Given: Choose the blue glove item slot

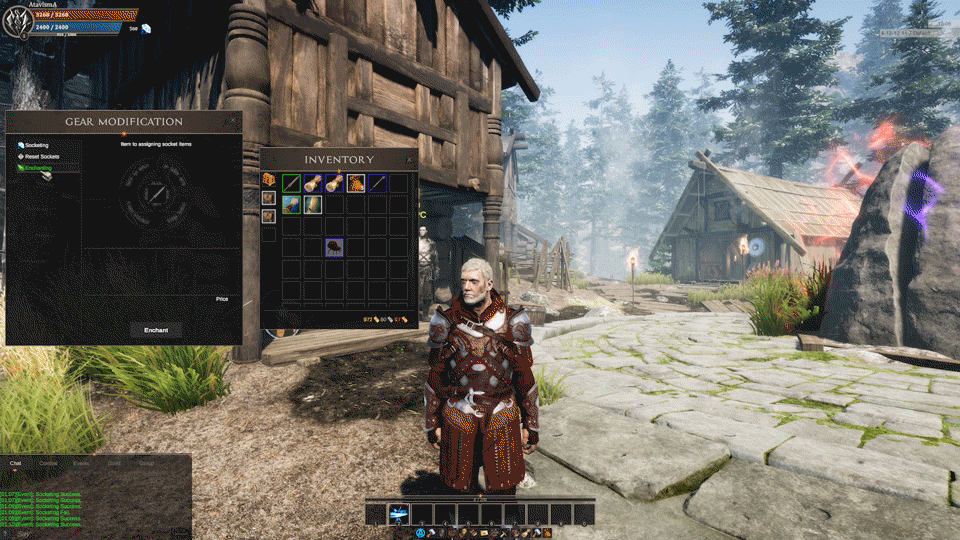Looking at the screenshot, I should click(x=291, y=204).
